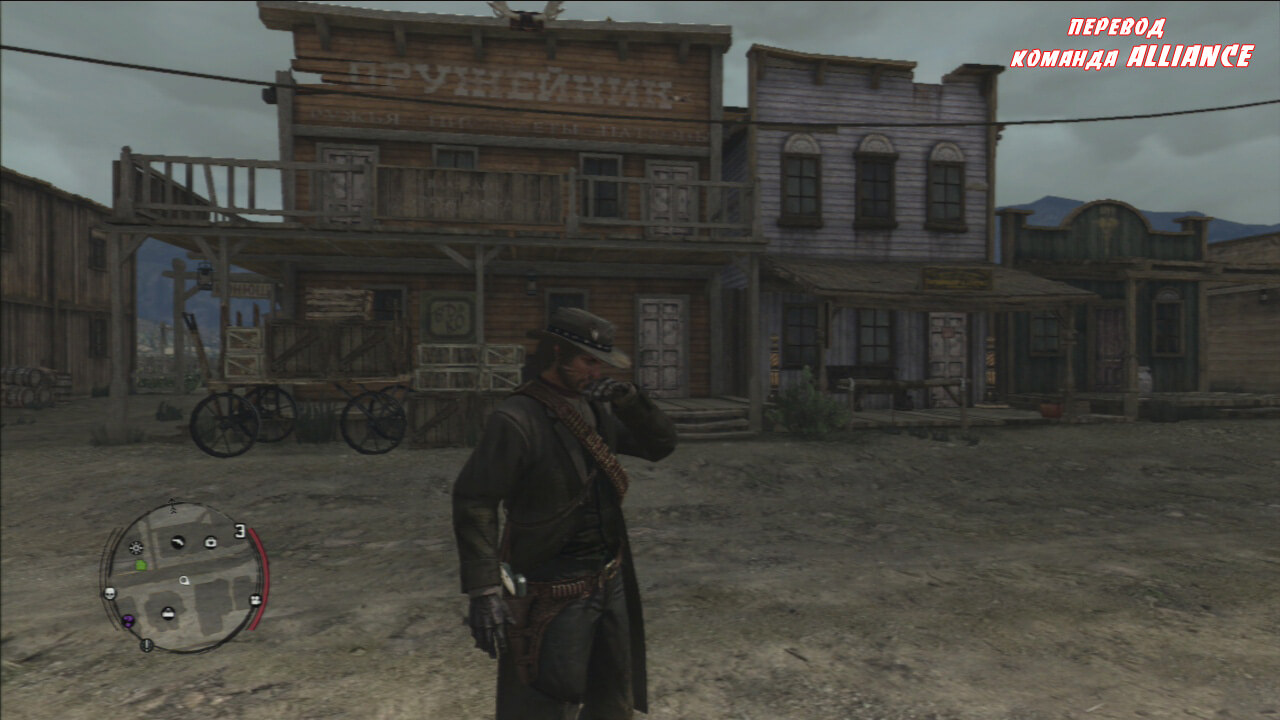Screen dimensions: 1280x720
Task: Select the sheriff star marker on minimap
Action: (x=136, y=548)
